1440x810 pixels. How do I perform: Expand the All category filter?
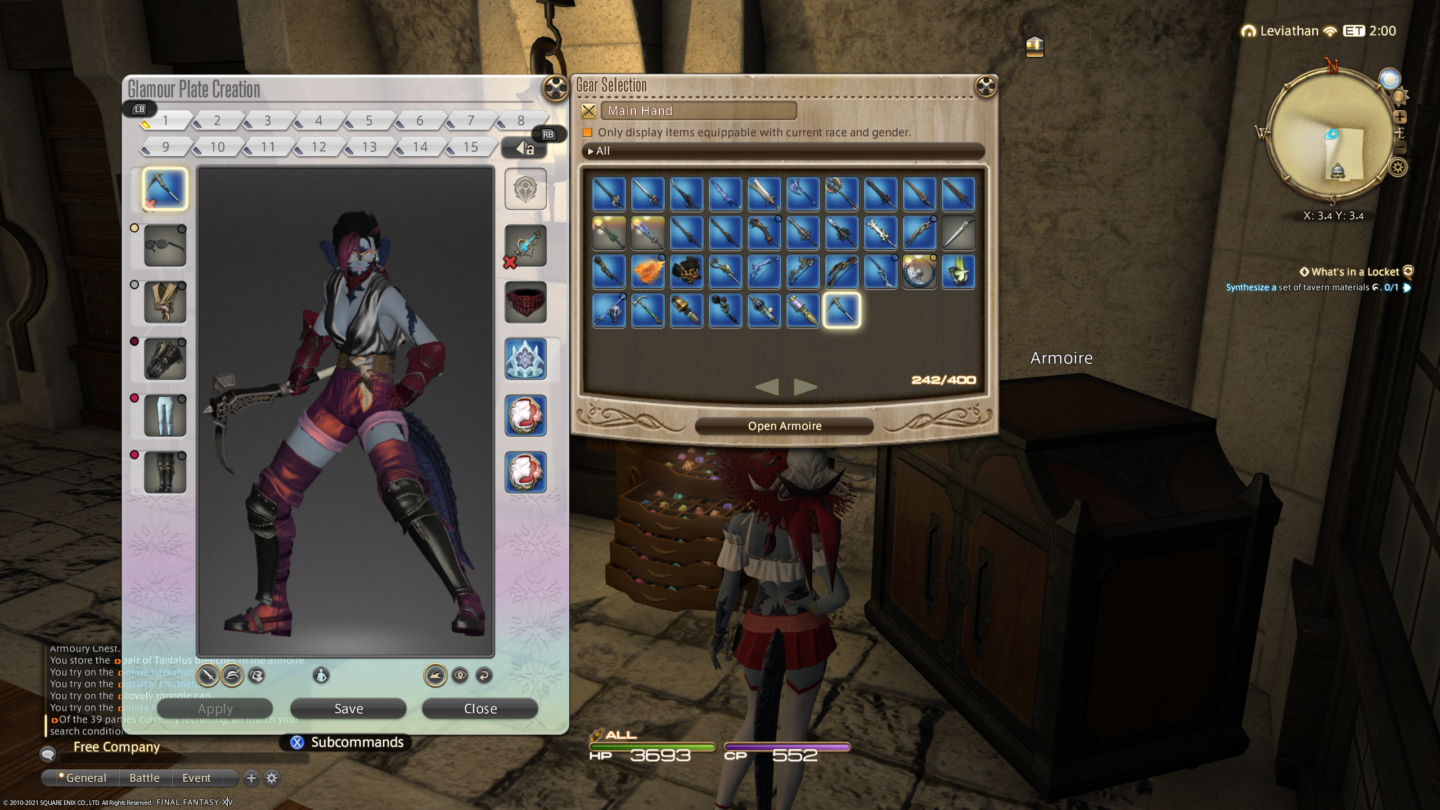click(600, 150)
